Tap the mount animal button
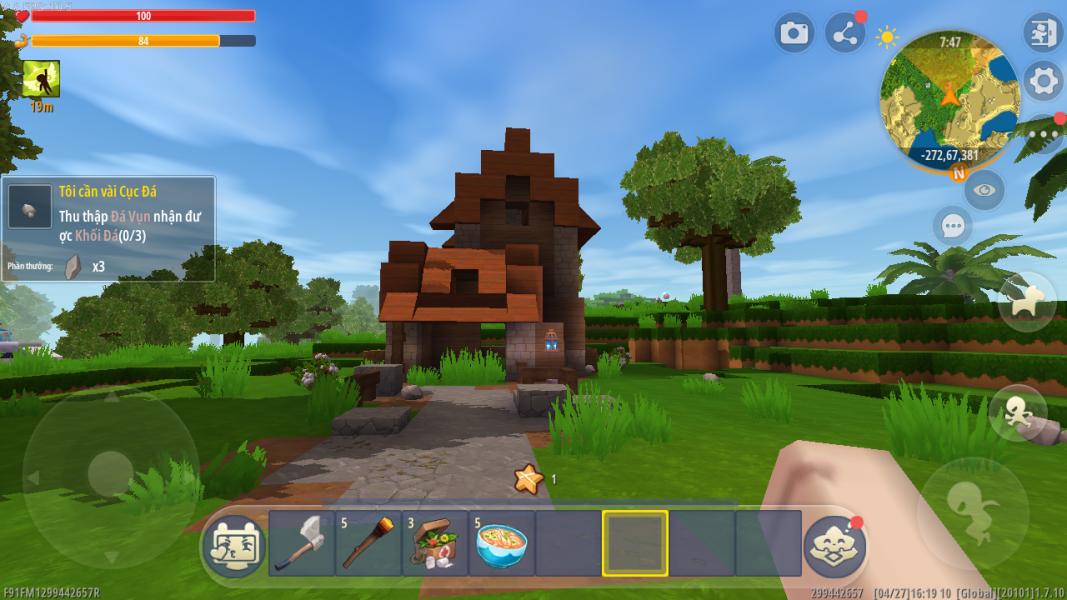Image resolution: width=1067 pixels, height=600 pixels. pyautogui.click(x=1026, y=303)
